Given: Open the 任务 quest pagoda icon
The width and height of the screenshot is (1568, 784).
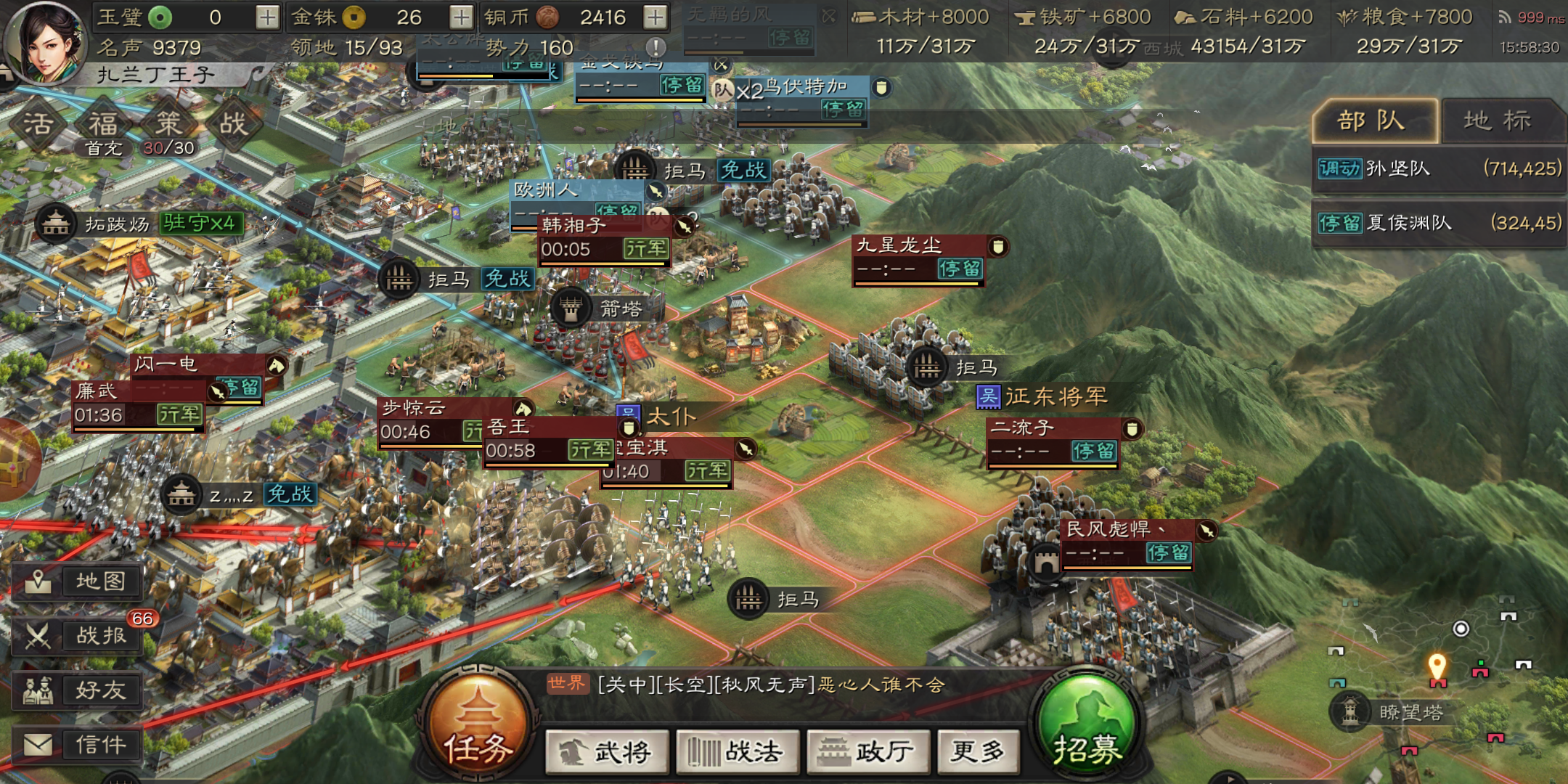Looking at the screenshot, I should pos(477,726).
